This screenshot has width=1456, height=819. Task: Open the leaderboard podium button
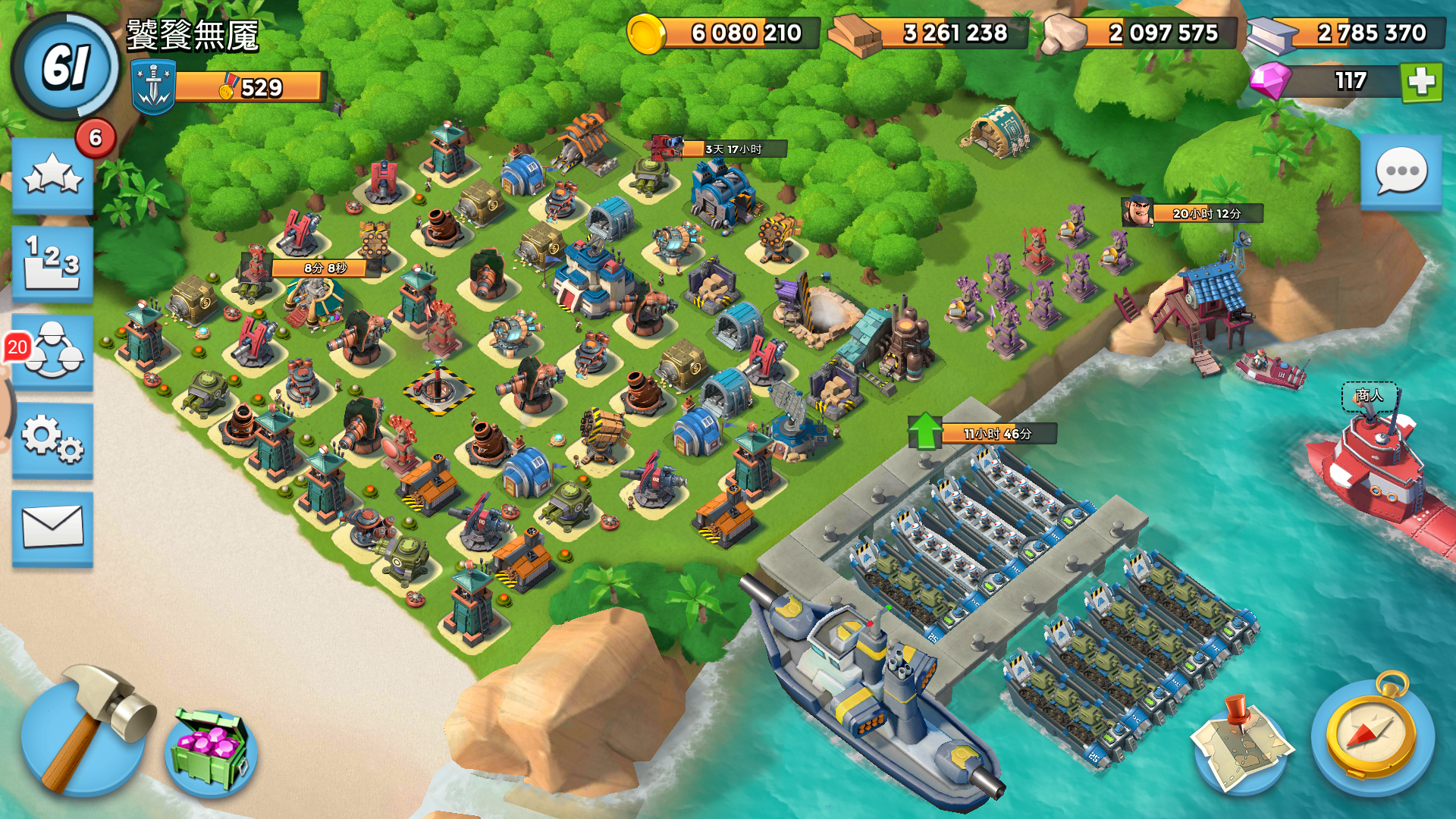click(52, 263)
